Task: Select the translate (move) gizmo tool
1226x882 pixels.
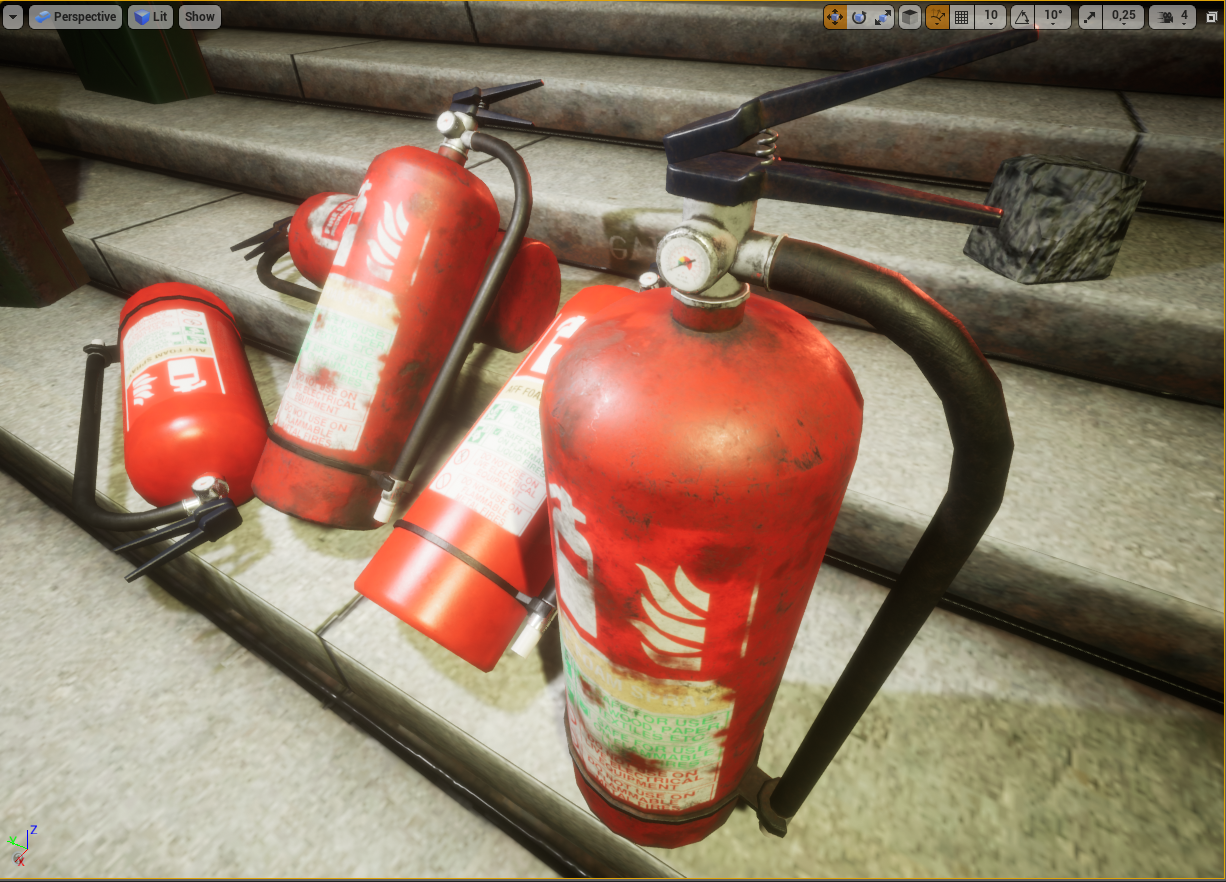Action: point(835,17)
